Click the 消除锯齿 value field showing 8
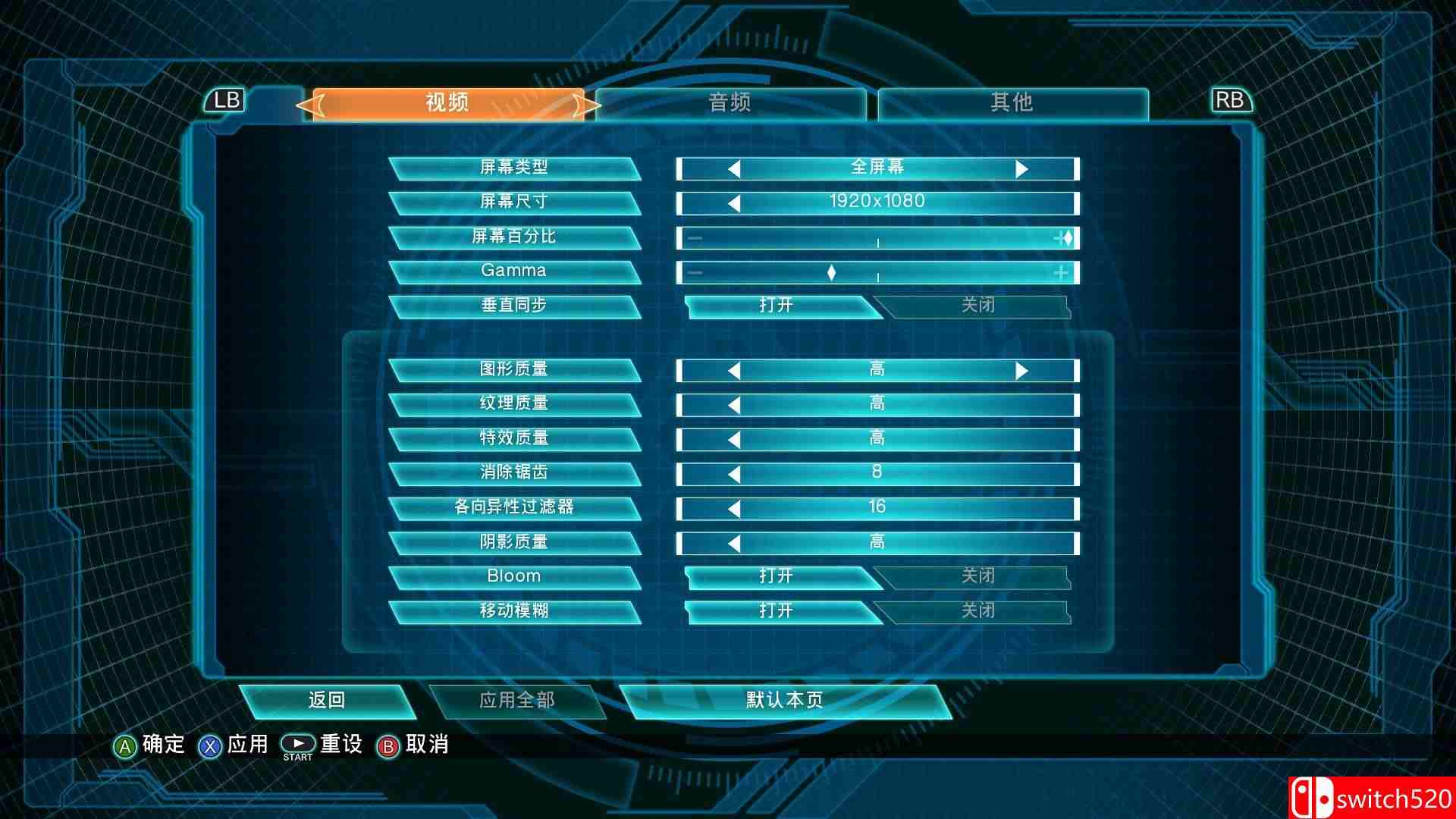 [x=877, y=472]
